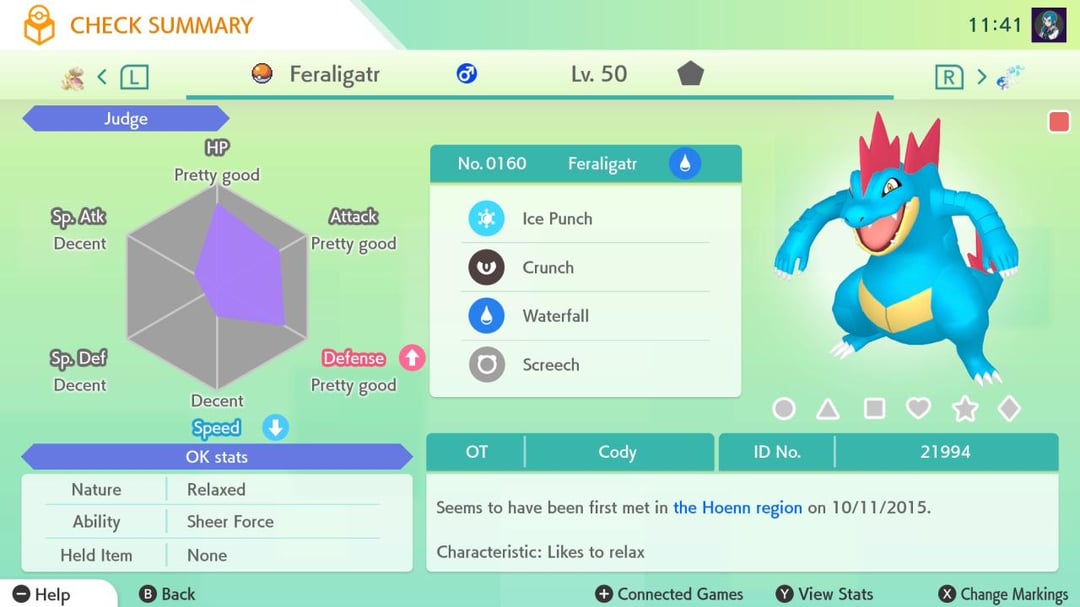Show the View Stats screen
The height and width of the screenshot is (607, 1080).
824,594
